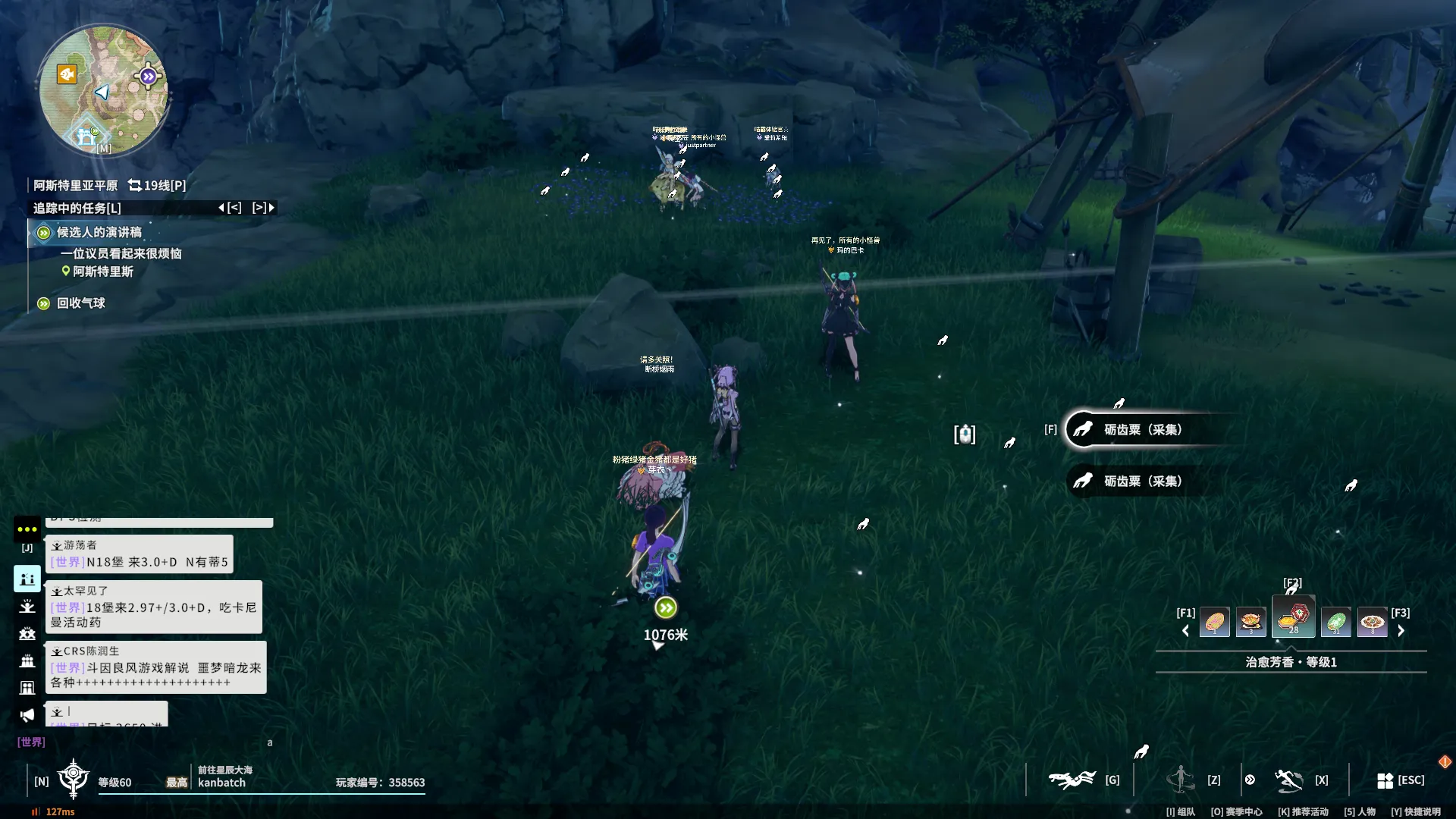The image size is (1456, 819).
Task: Select the 回收气球 quest entry
Action: click(80, 303)
